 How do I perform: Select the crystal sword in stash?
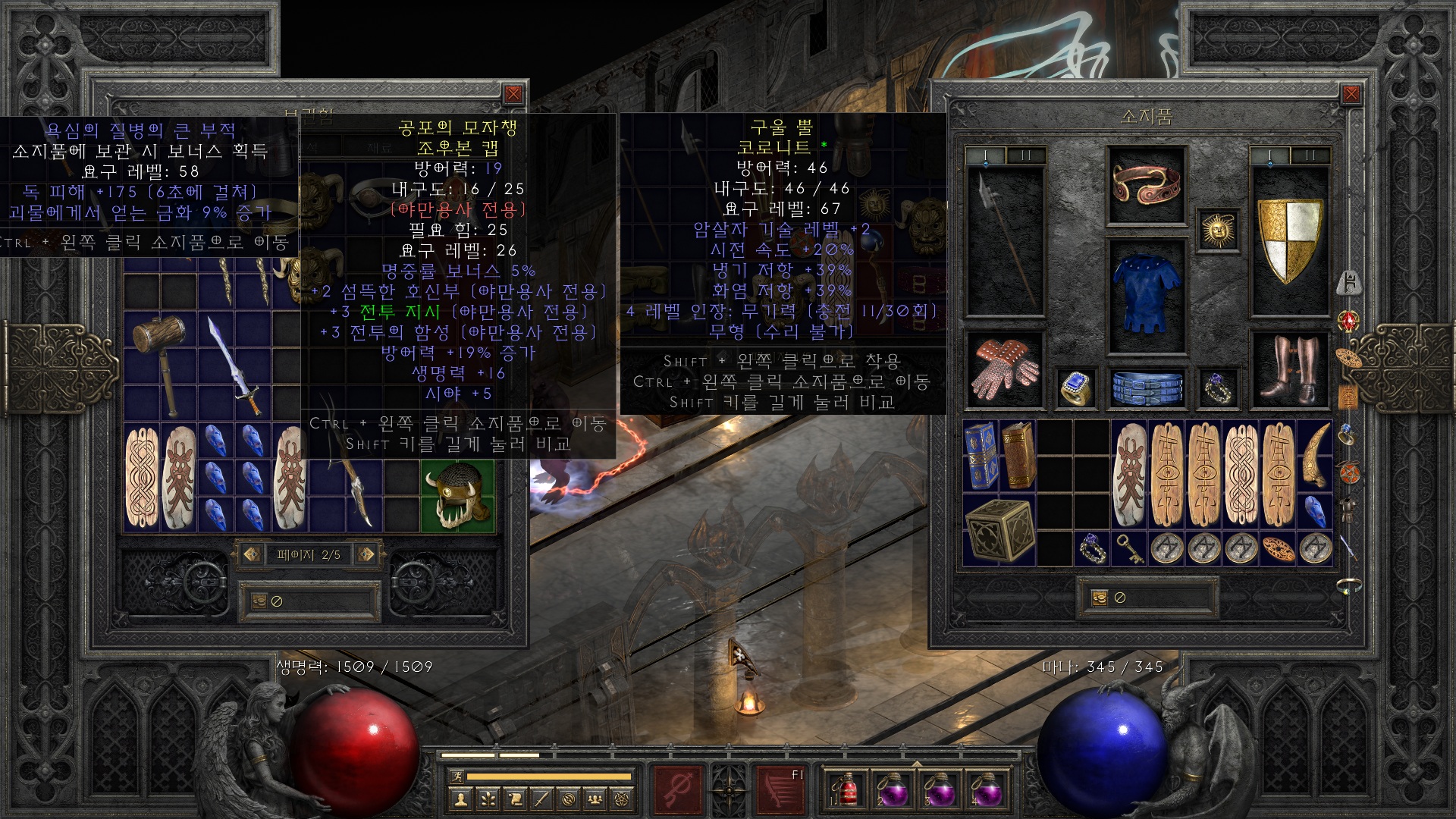click(x=235, y=366)
